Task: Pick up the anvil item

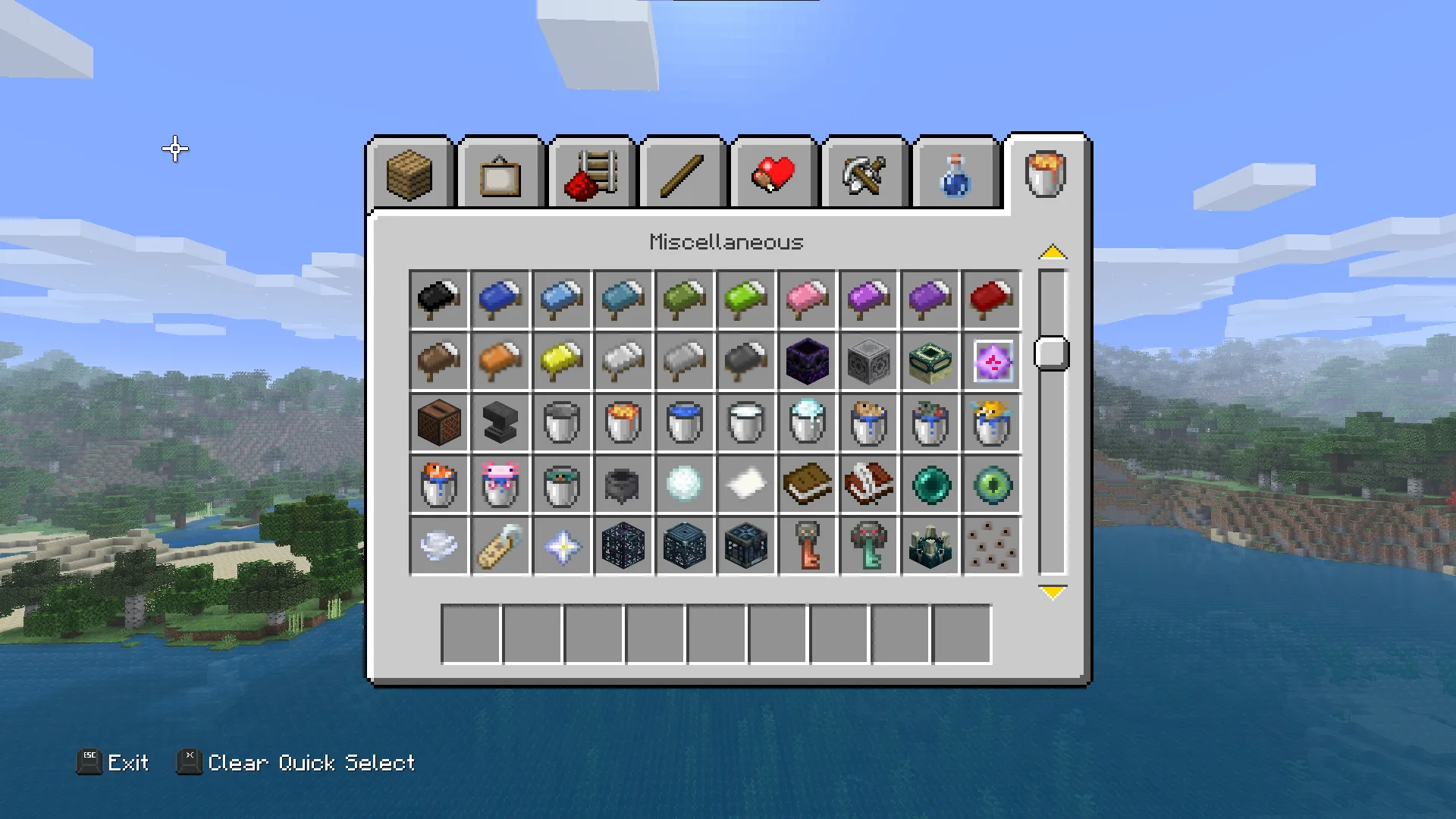Action: click(500, 423)
